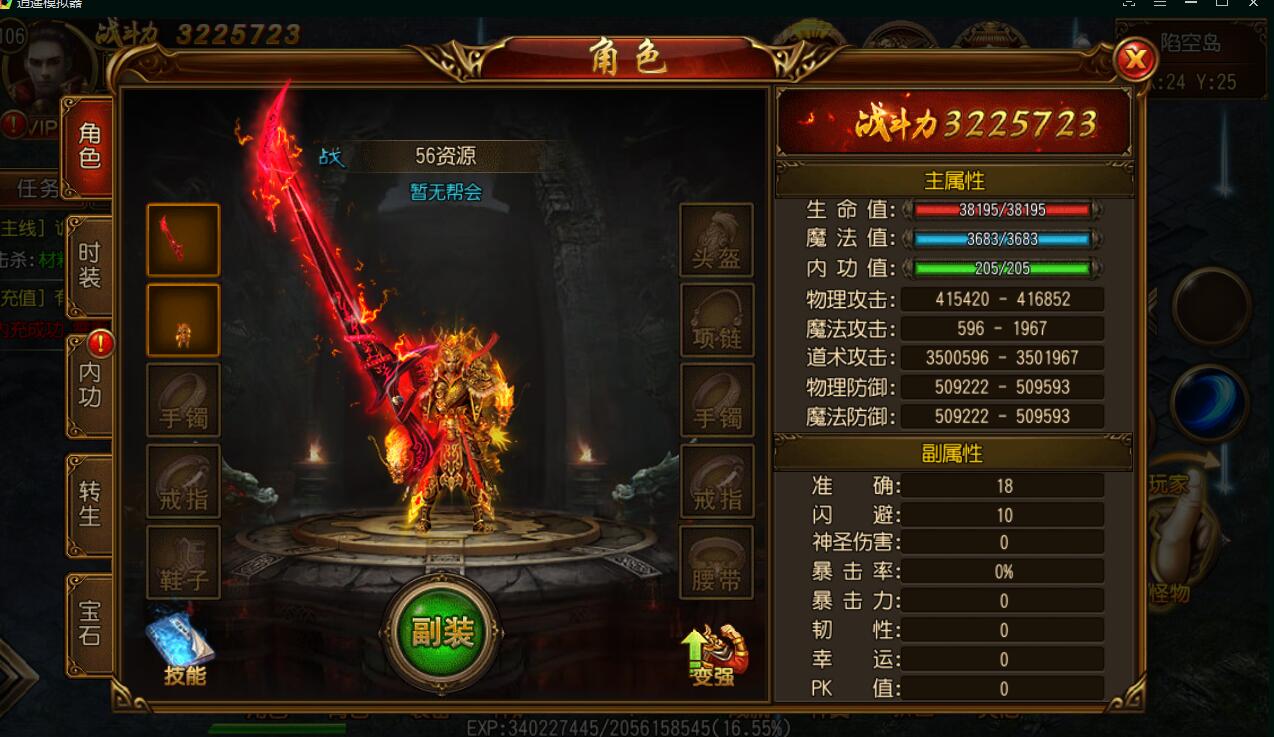This screenshot has height=737, width=1274.
Task: Select the 腰带 belt slot
Action: 716,562
